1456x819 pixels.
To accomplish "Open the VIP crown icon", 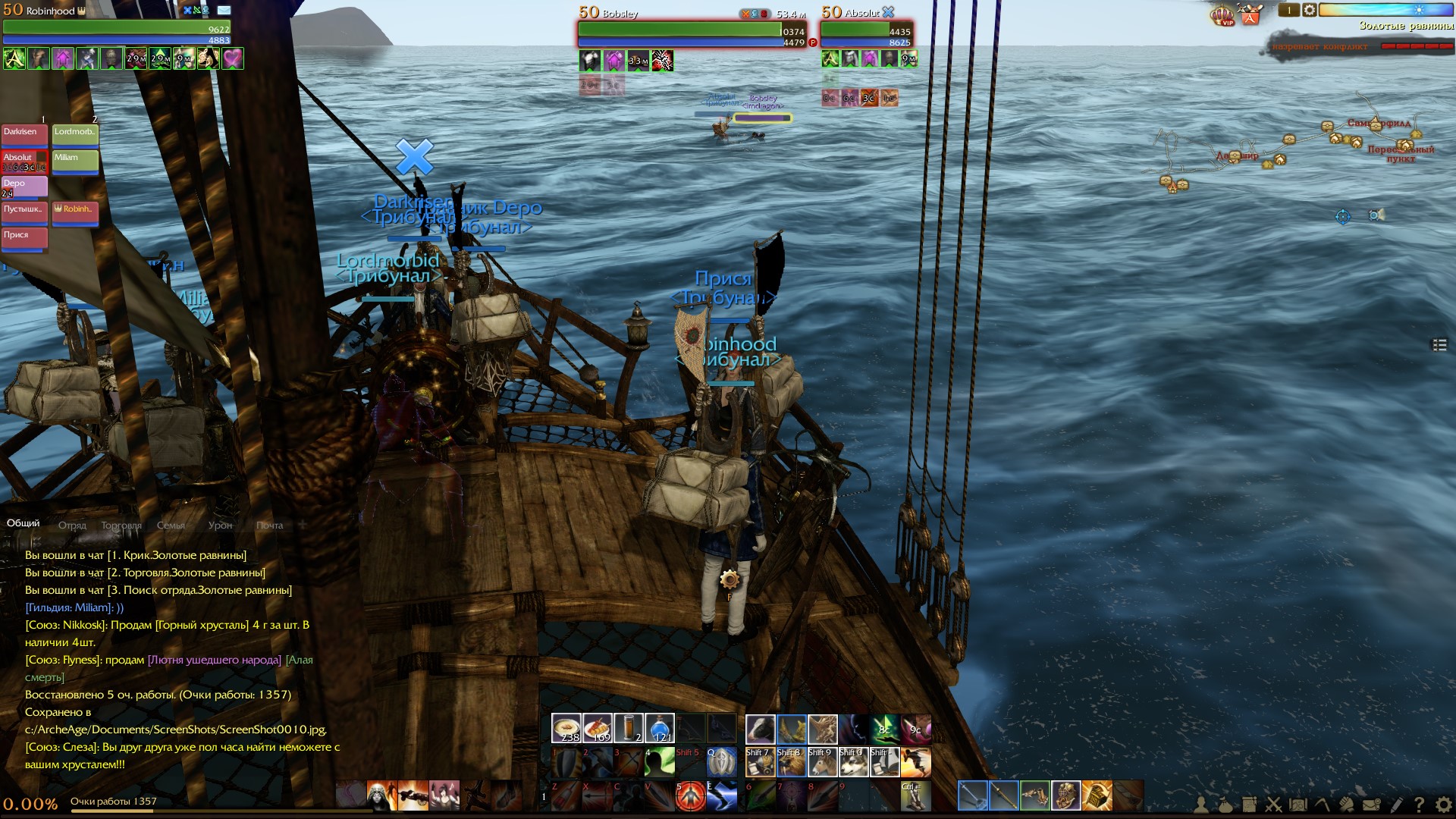I will (1222, 14).
